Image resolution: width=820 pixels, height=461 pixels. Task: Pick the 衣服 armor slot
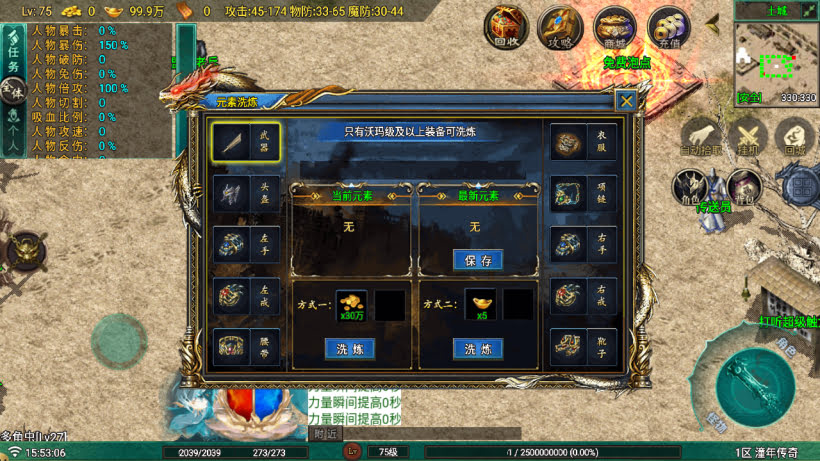coord(583,142)
